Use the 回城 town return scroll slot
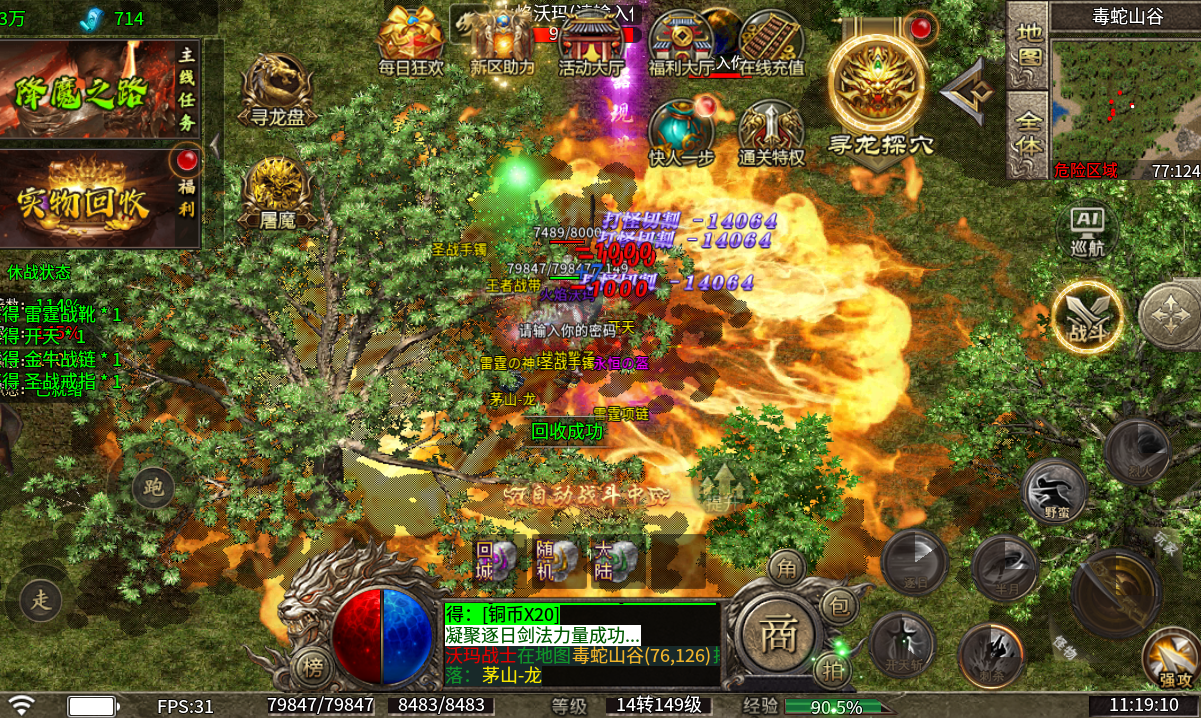This screenshot has height=718, width=1201. coord(497,562)
